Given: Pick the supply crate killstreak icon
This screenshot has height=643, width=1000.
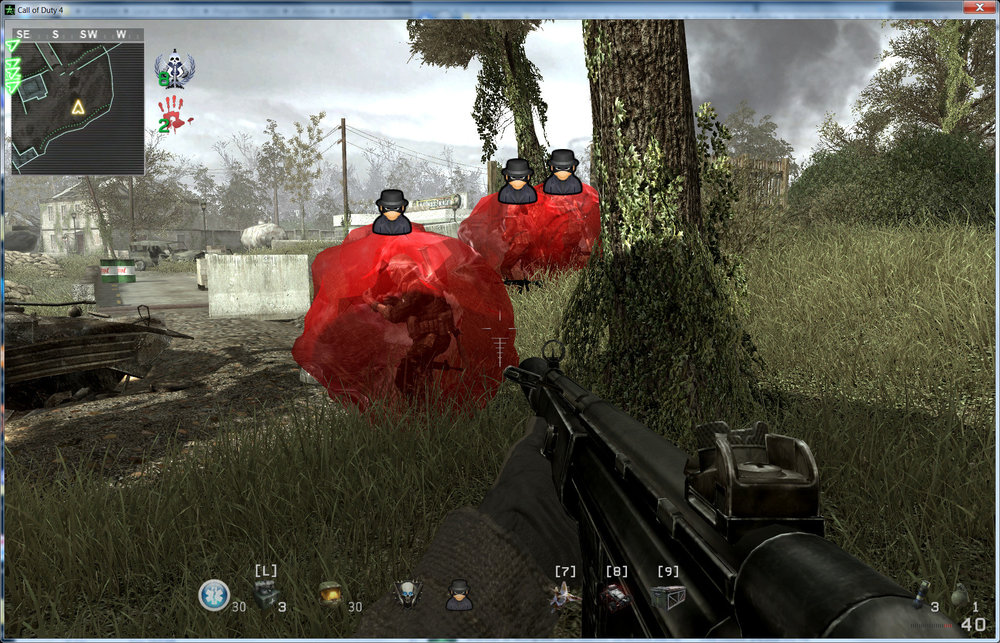Looking at the screenshot, I should pos(667,596).
